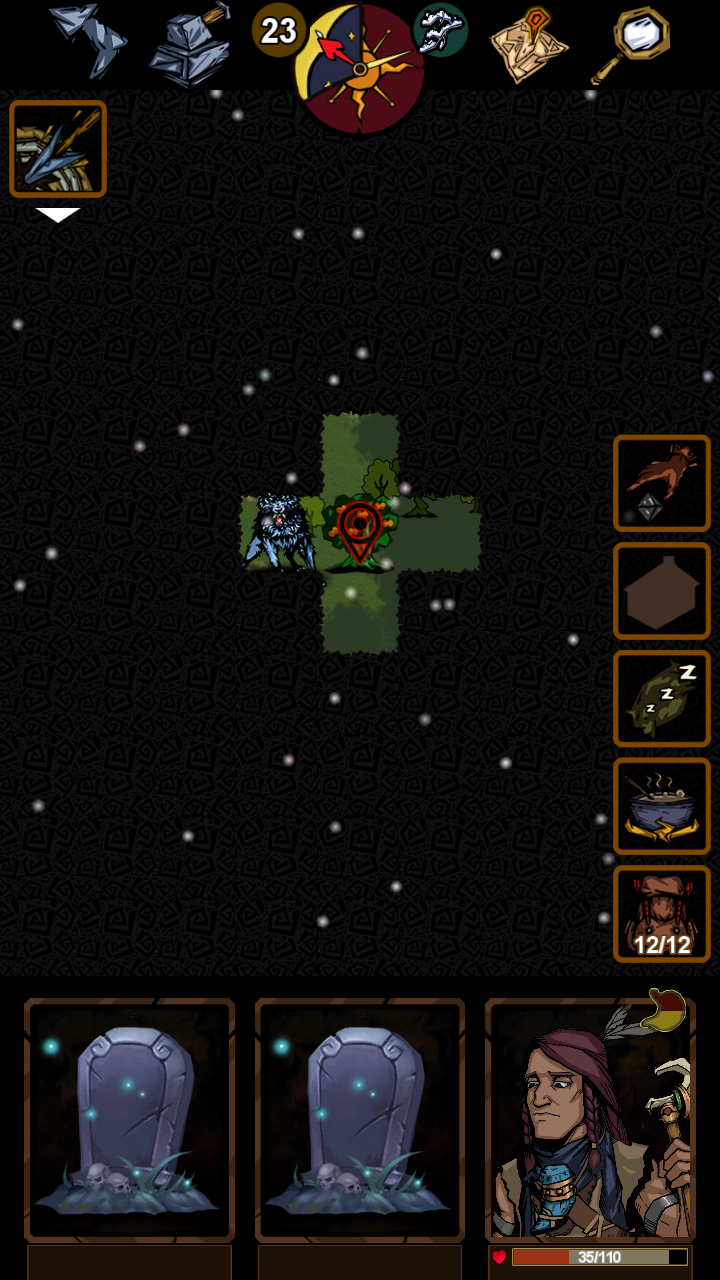Open the parchment map with marker
The image size is (720, 1280).
pyautogui.click(x=528, y=44)
